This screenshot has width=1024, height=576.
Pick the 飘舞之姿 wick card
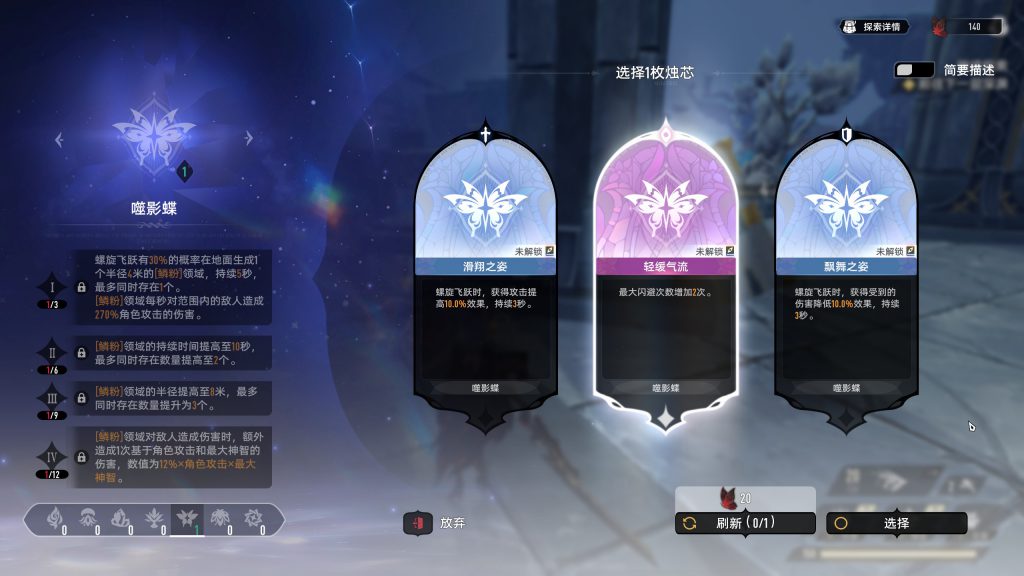(846, 280)
